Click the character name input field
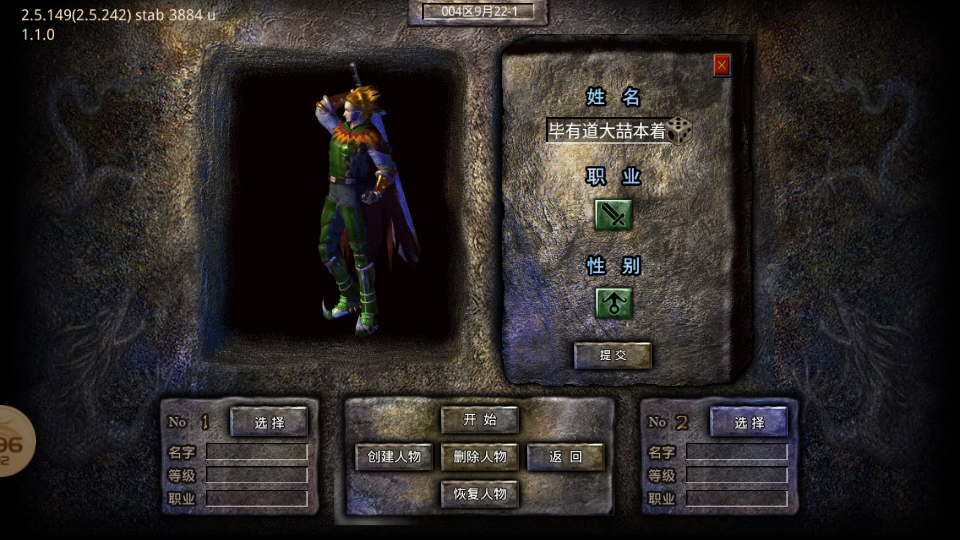This screenshot has height=540, width=960. click(x=606, y=130)
